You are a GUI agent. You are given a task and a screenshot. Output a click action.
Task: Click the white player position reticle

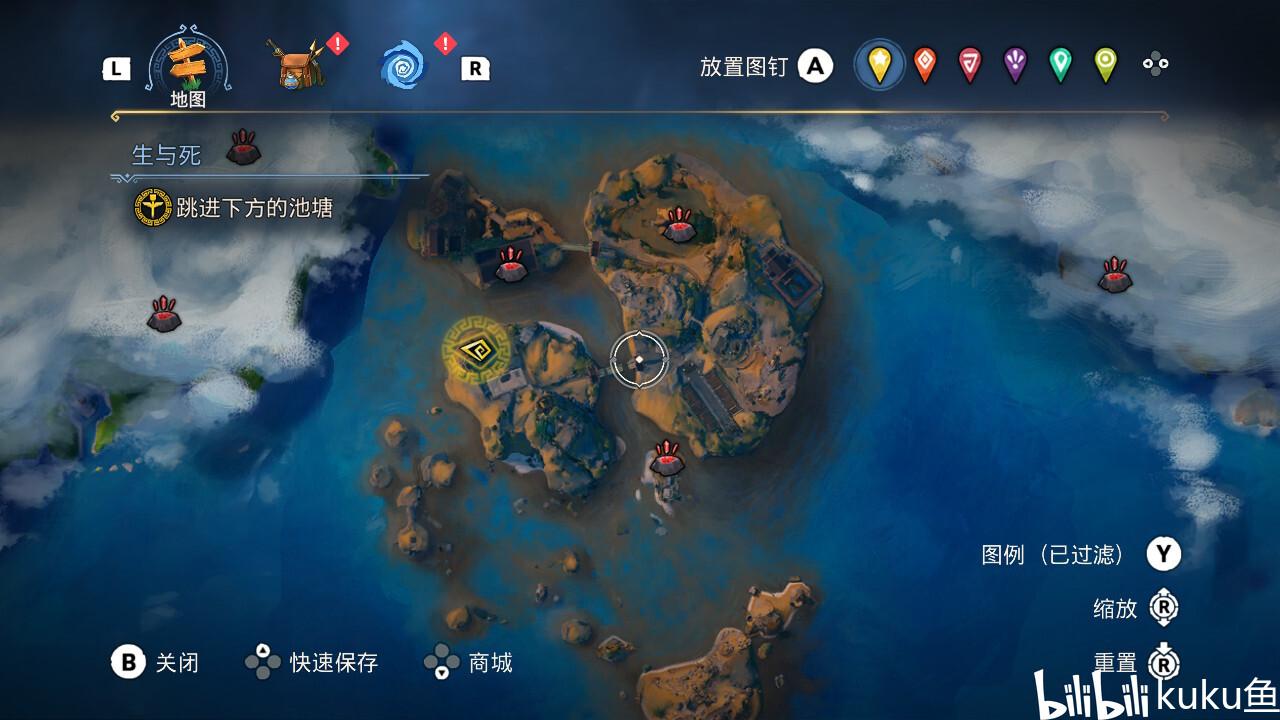(x=639, y=359)
